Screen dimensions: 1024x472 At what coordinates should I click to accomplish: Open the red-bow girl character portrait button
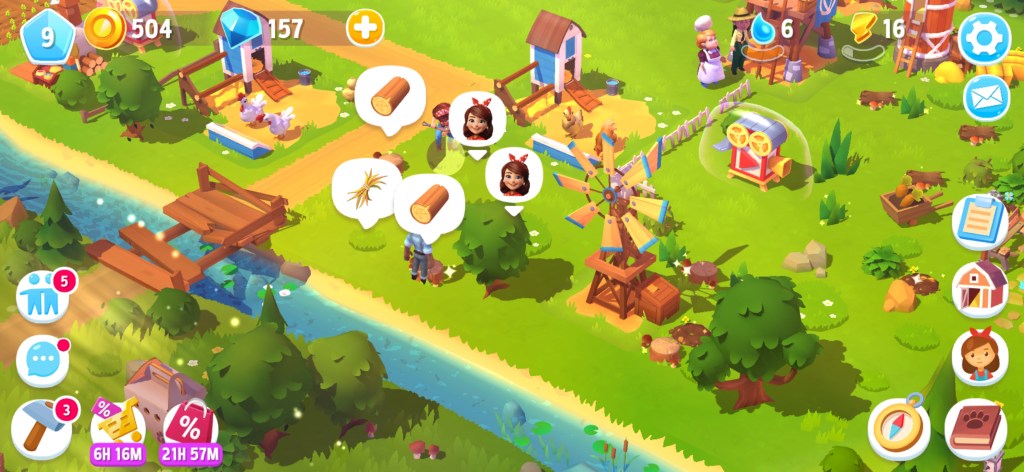pos(979,357)
